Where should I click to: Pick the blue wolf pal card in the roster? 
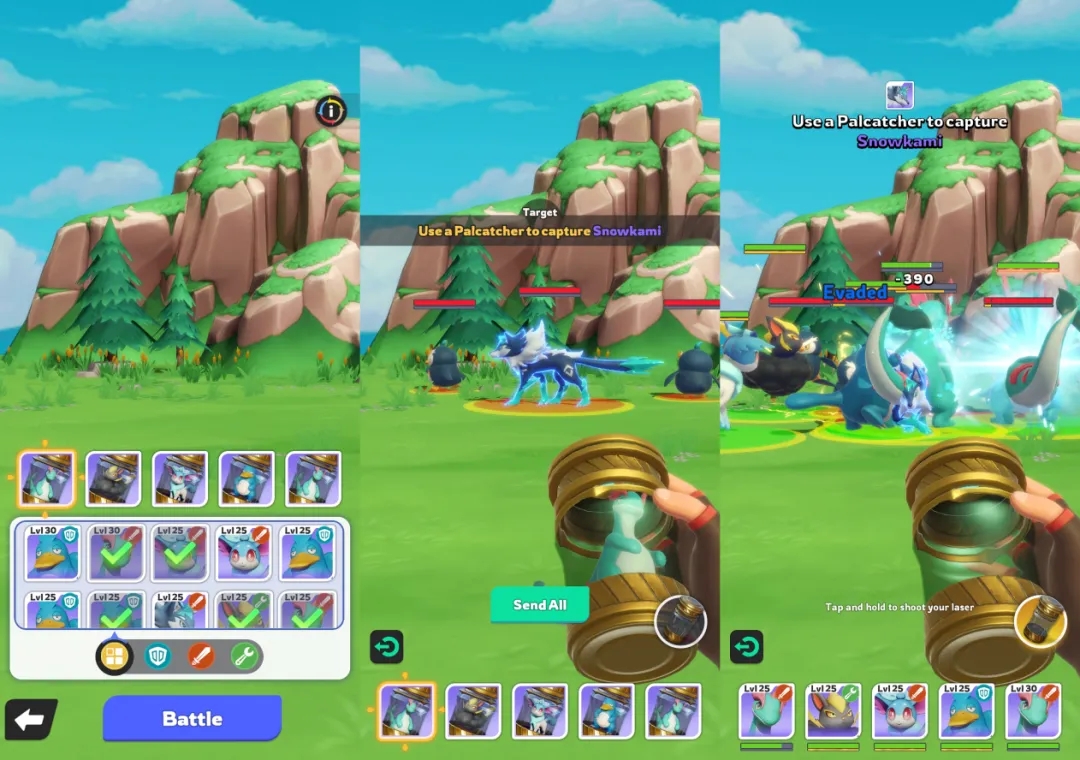tap(180, 612)
